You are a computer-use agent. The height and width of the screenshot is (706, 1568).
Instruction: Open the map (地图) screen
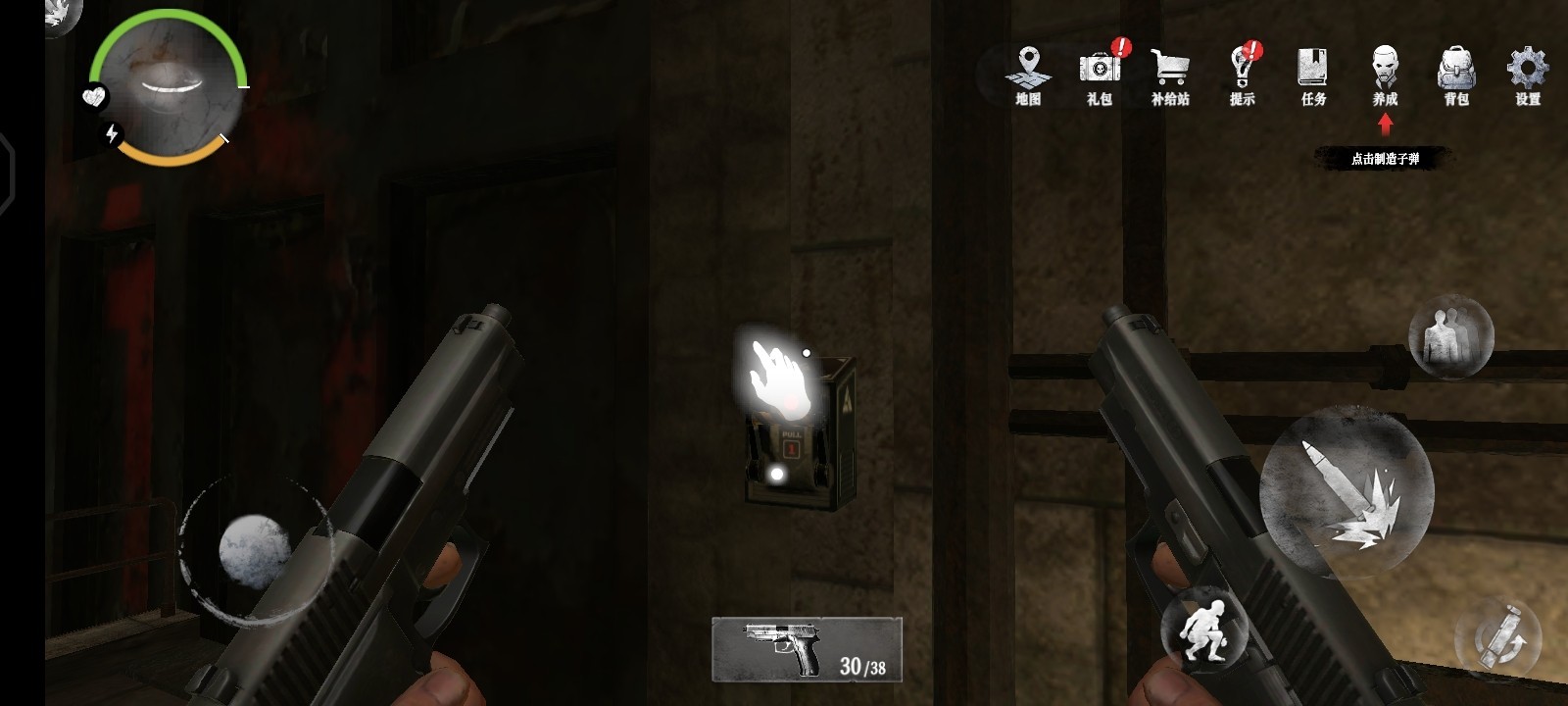click(1028, 75)
